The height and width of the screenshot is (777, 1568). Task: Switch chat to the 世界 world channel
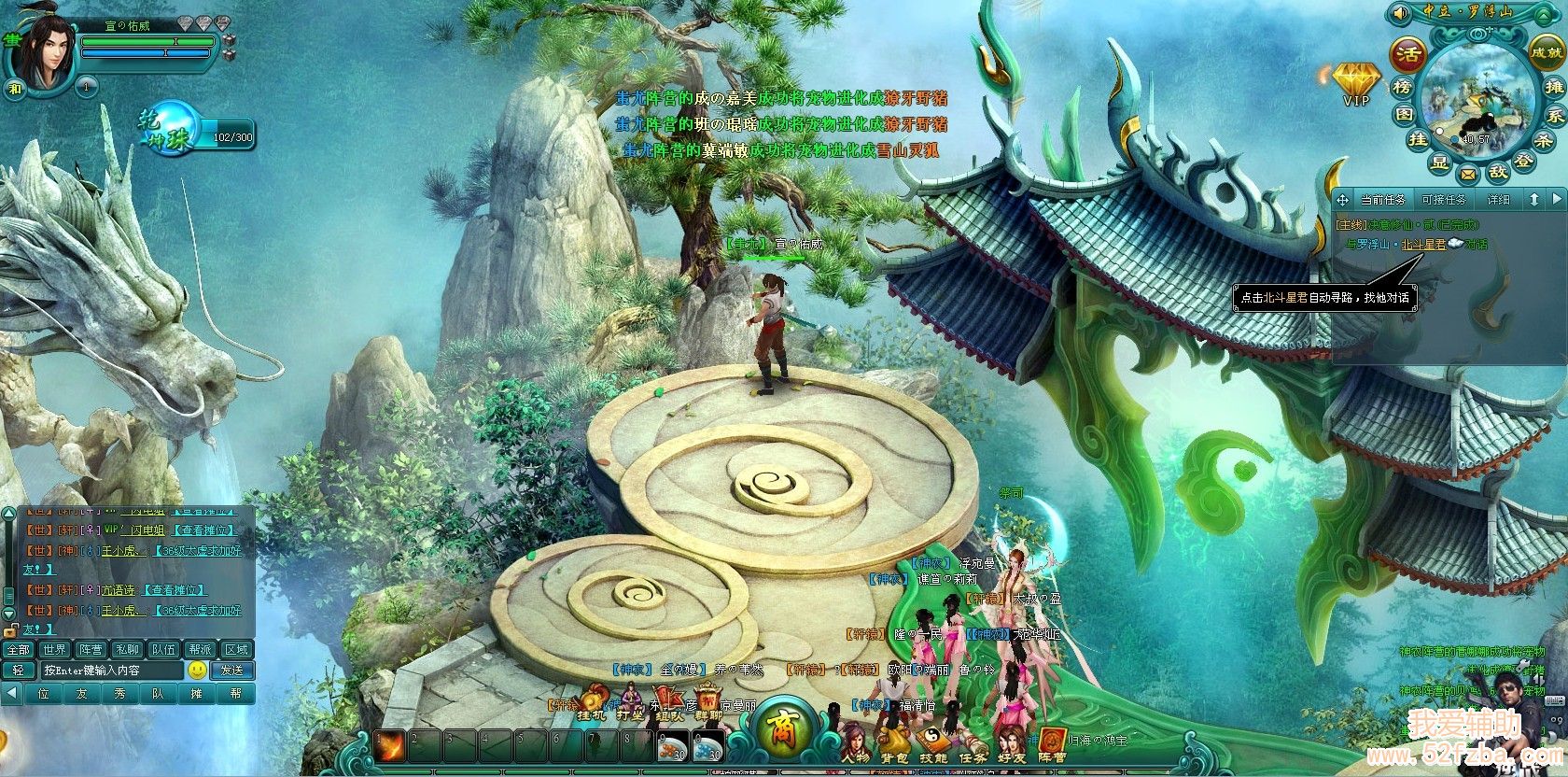55,649
